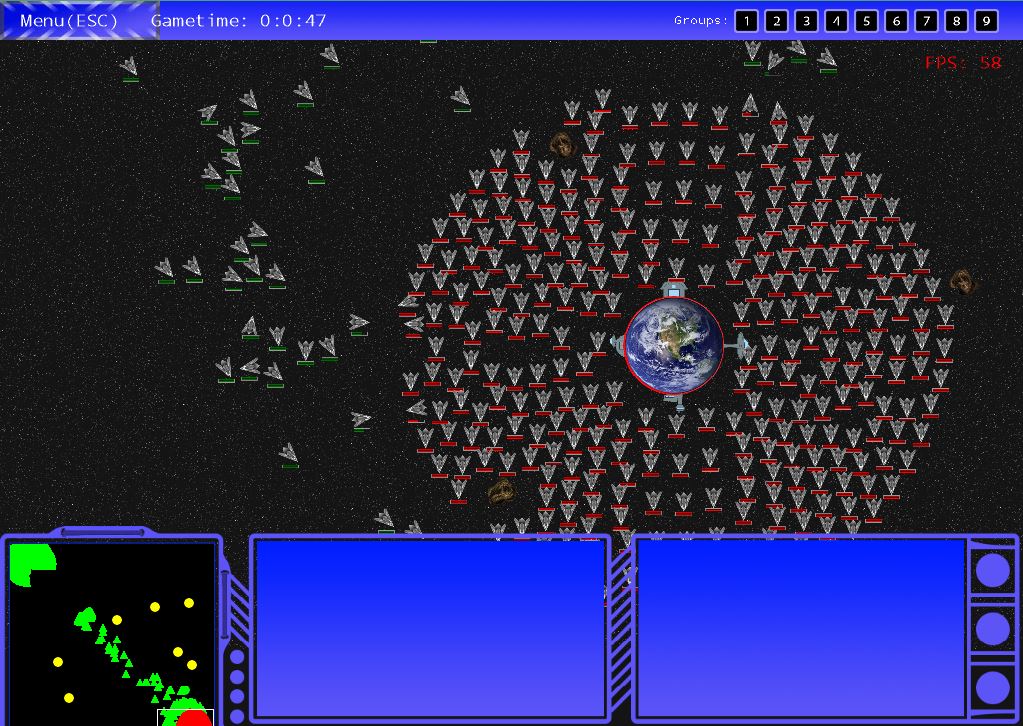The width and height of the screenshot is (1023, 726).
Task: Select control group 8
Action: pos(956,21)
